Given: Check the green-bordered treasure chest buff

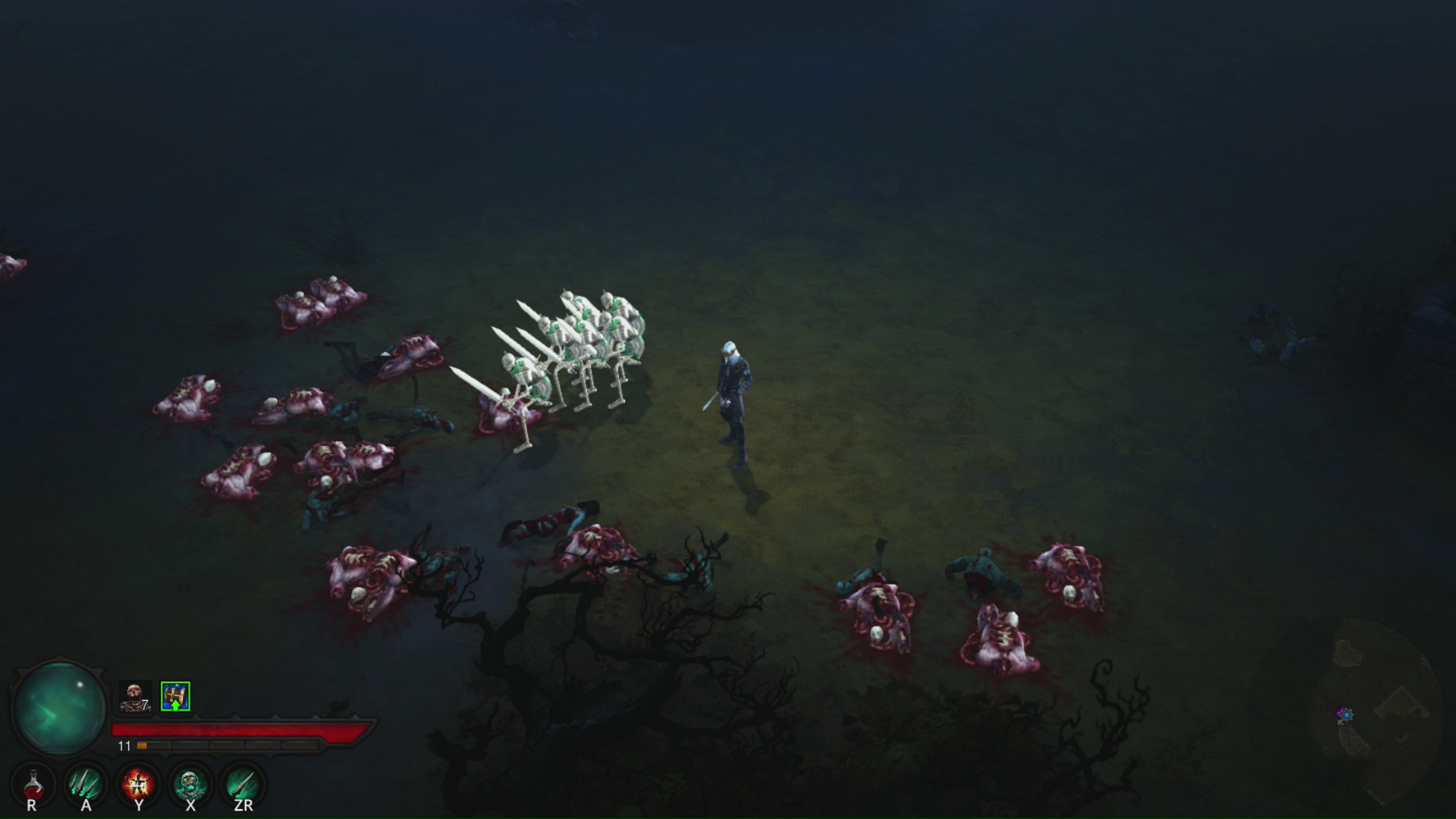Looking at the screenshot, I should tap(175, 696).
